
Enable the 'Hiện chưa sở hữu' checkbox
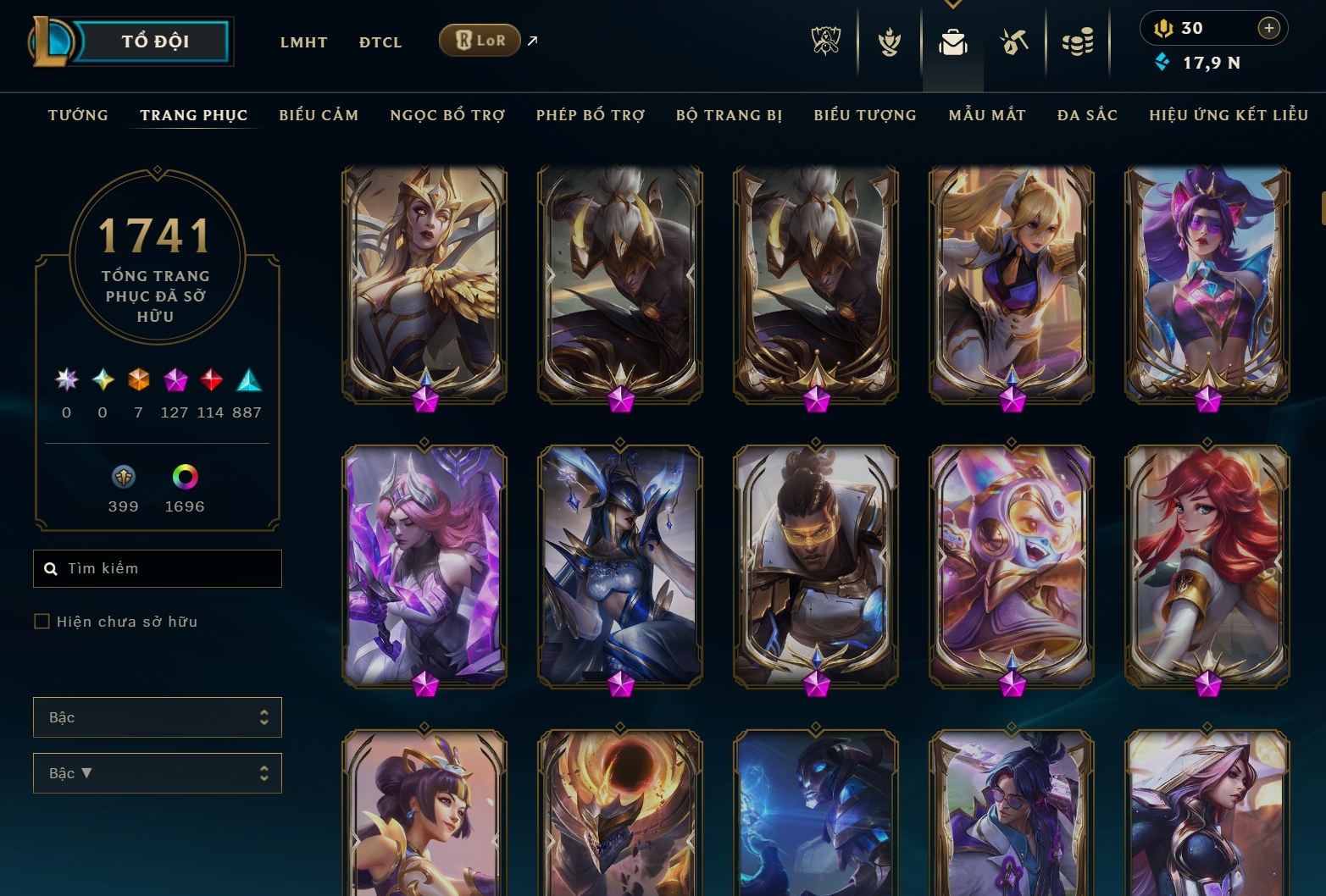41,621
